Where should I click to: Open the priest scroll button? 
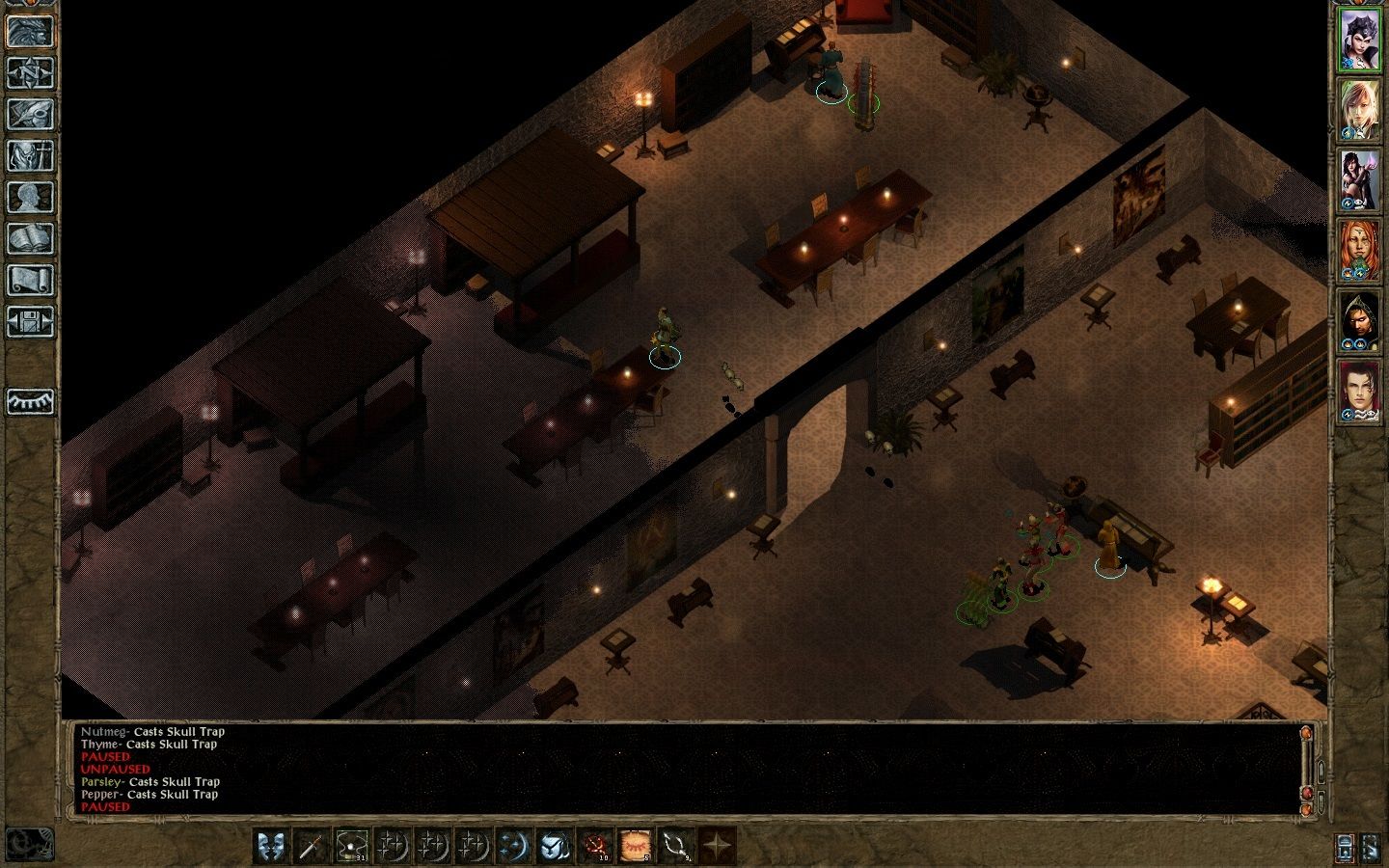(x=31, y=280)
